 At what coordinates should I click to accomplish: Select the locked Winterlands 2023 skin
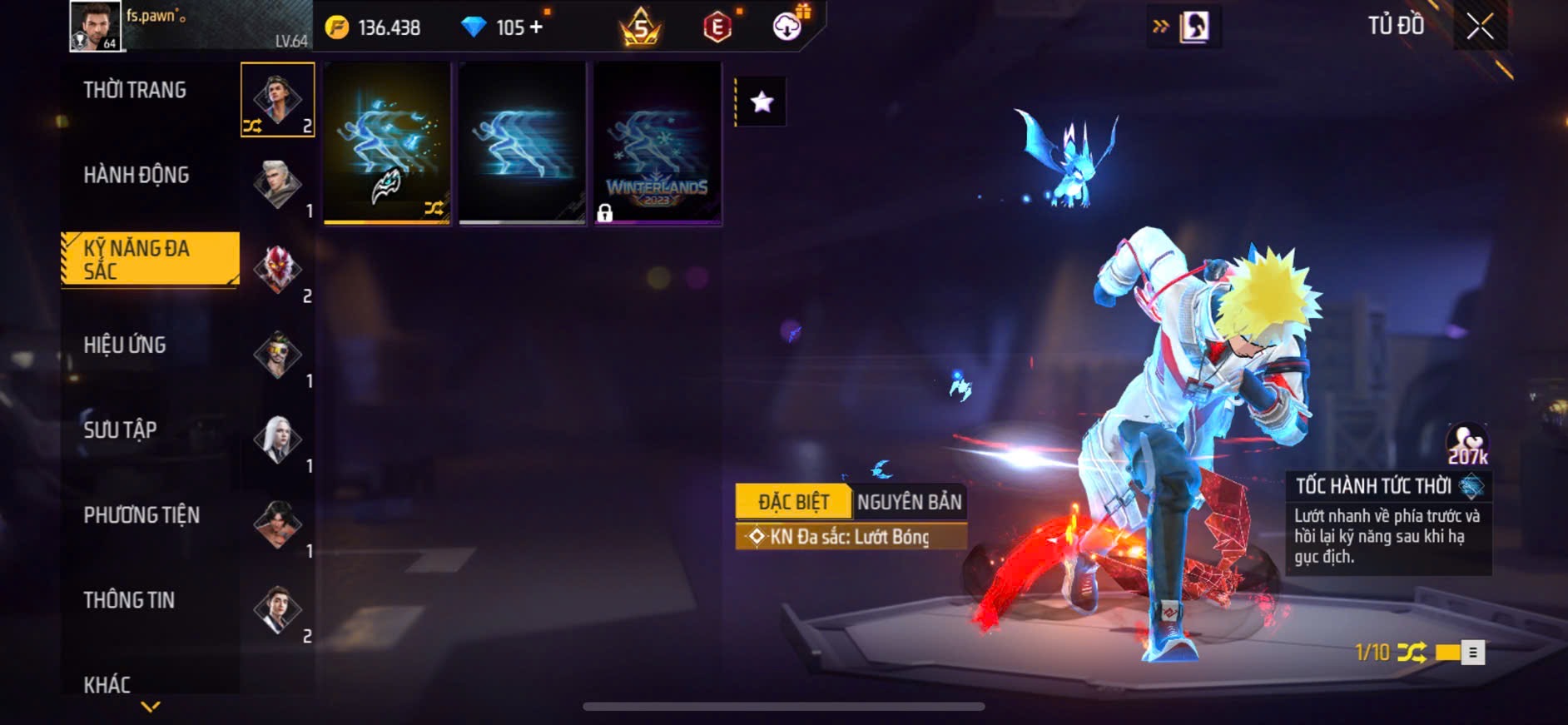coord(657,143)
